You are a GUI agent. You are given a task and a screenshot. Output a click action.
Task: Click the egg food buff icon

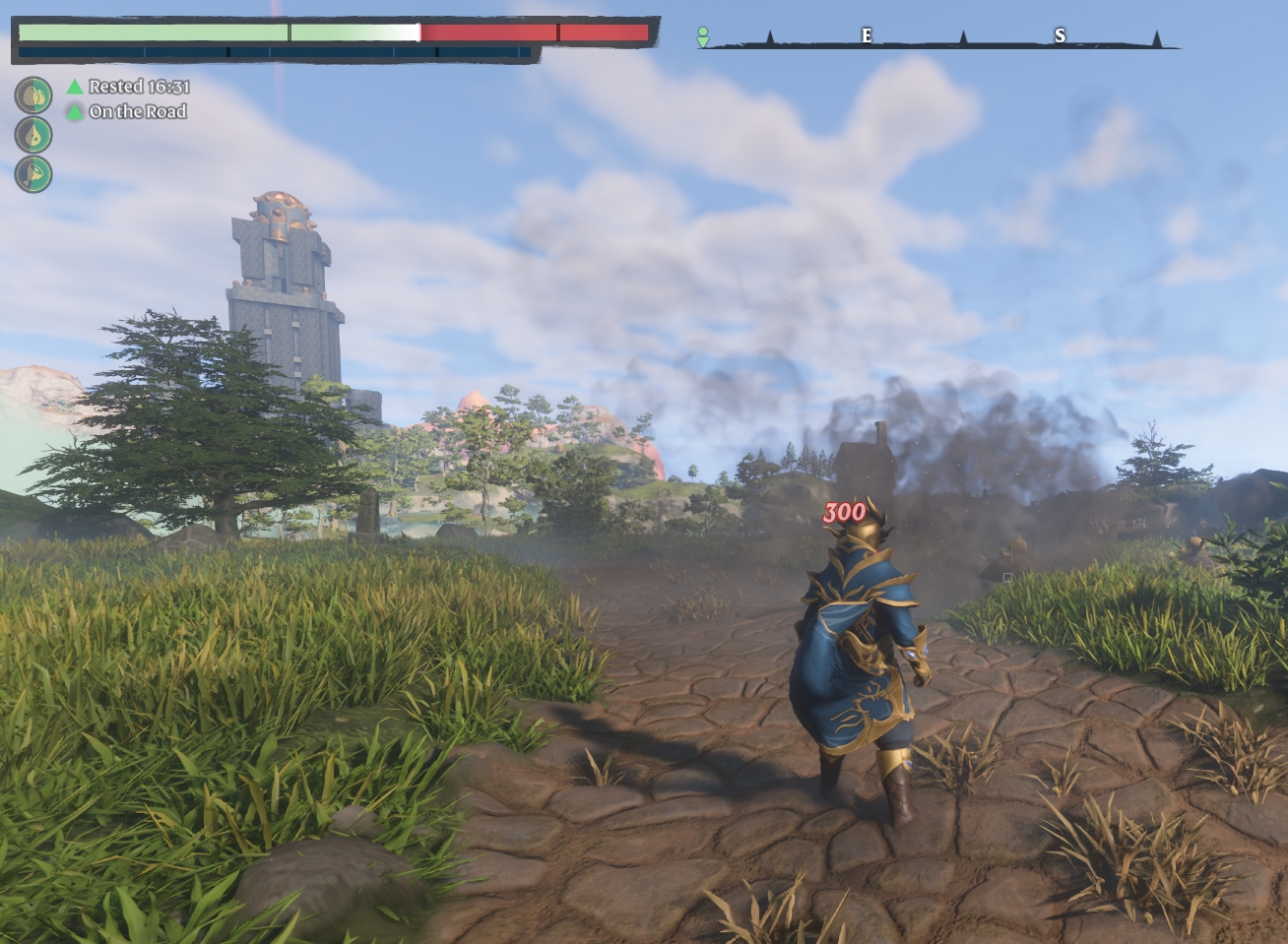(33, 95)
